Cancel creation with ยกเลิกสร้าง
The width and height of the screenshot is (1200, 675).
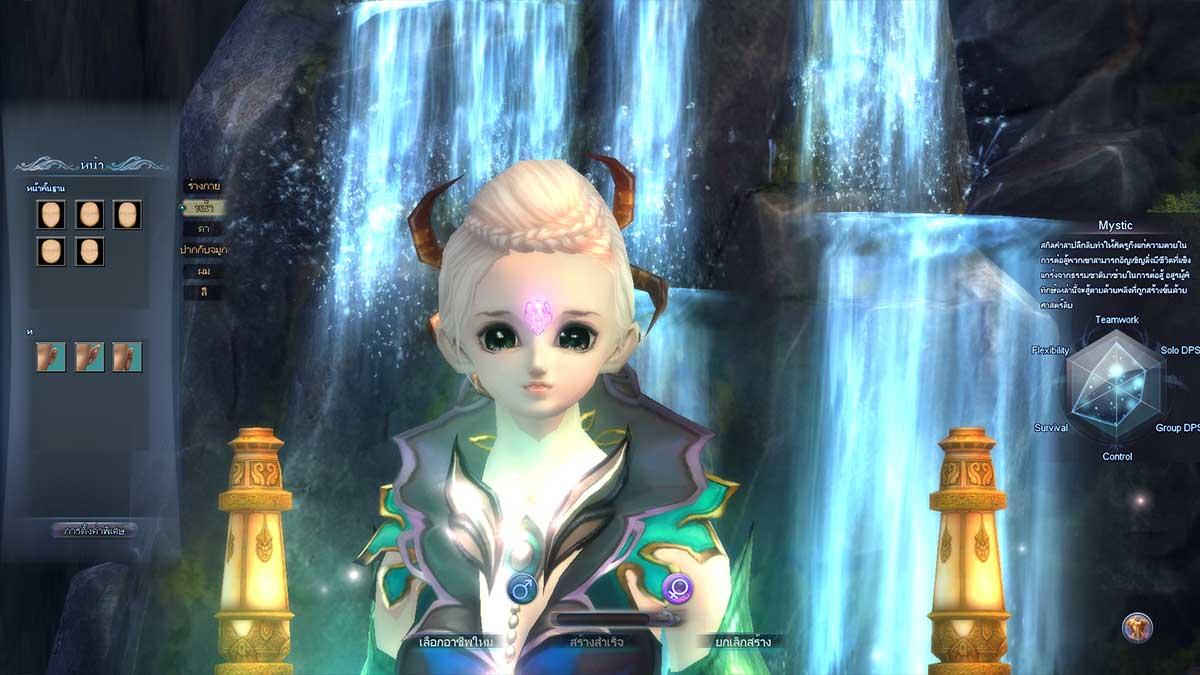[742, 641]
